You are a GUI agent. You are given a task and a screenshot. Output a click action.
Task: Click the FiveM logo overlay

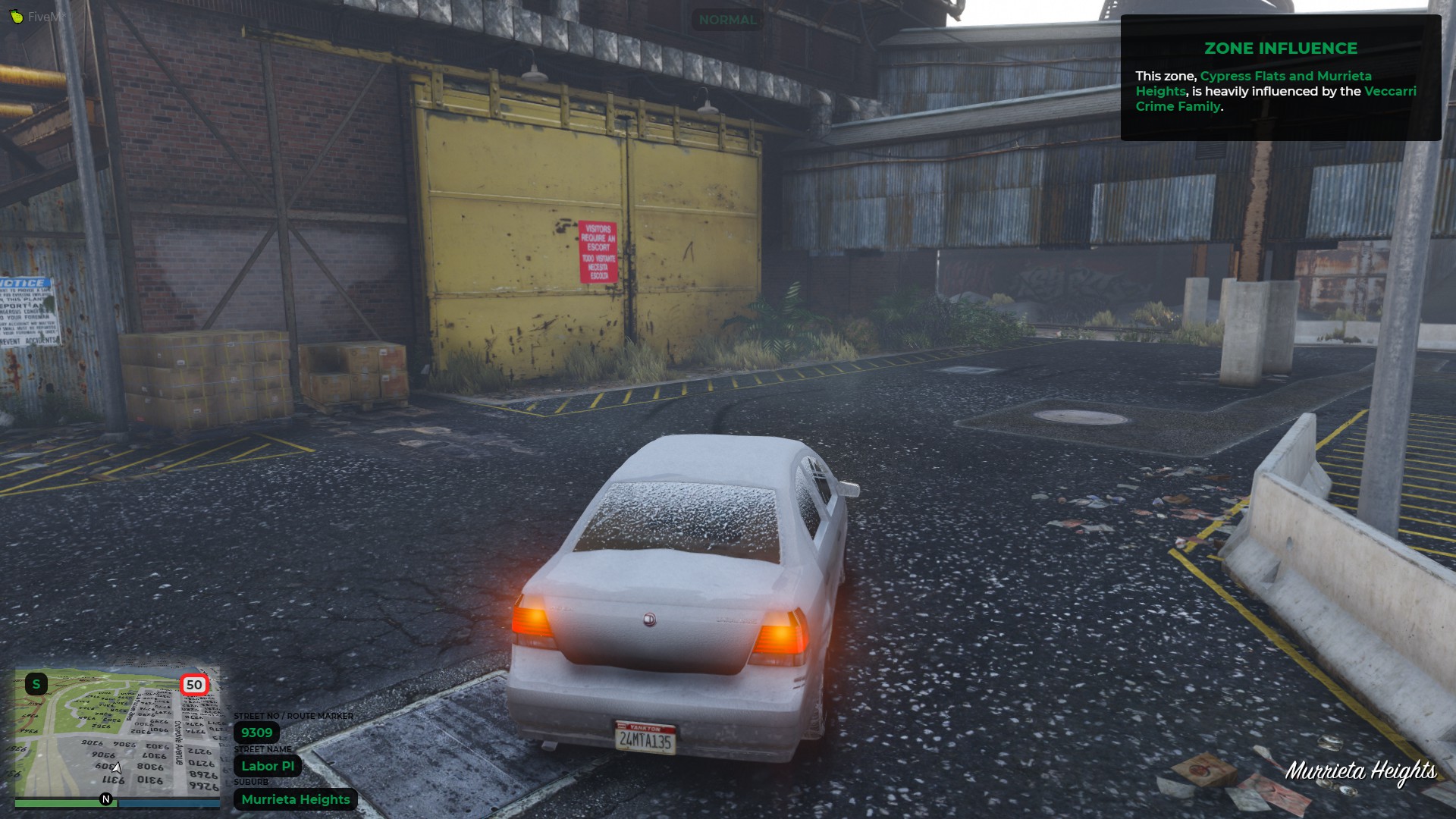[36, 17]
